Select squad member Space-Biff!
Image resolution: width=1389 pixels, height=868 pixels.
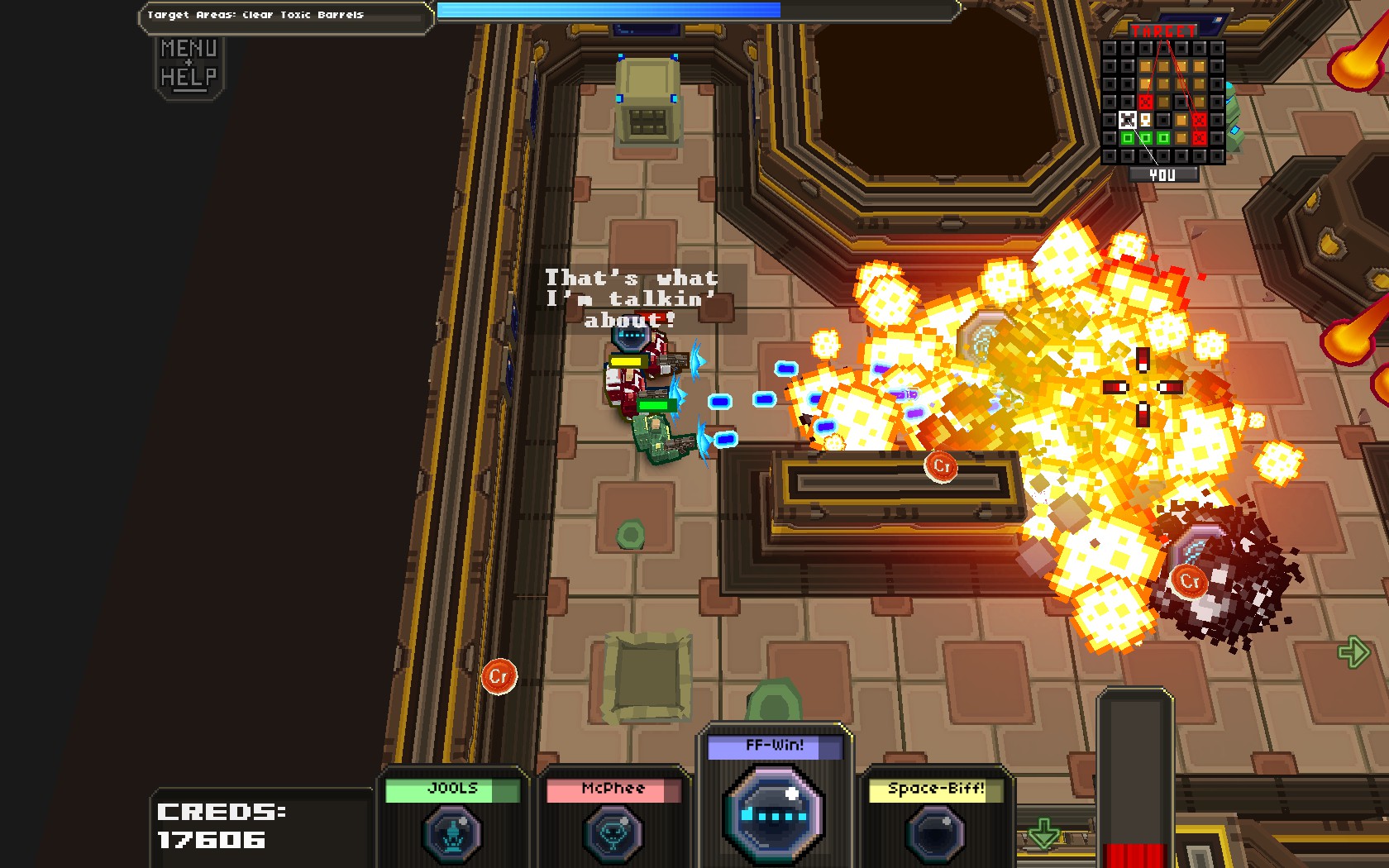936,818
